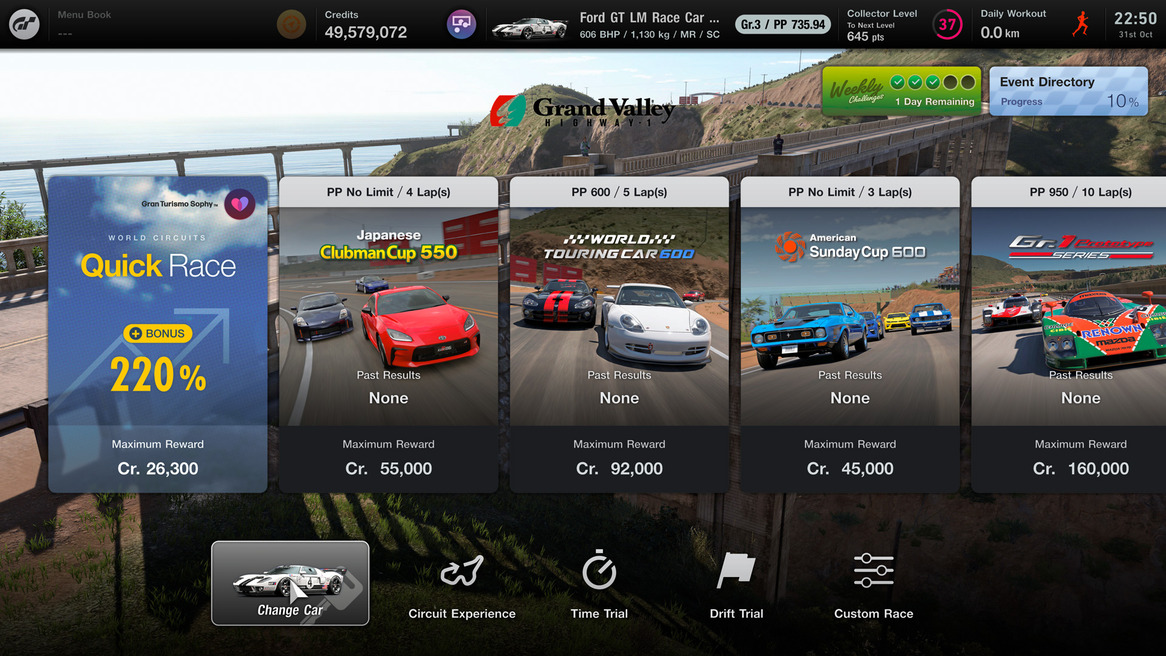
Task: Click the Change Car button
Action: point(290,583)
